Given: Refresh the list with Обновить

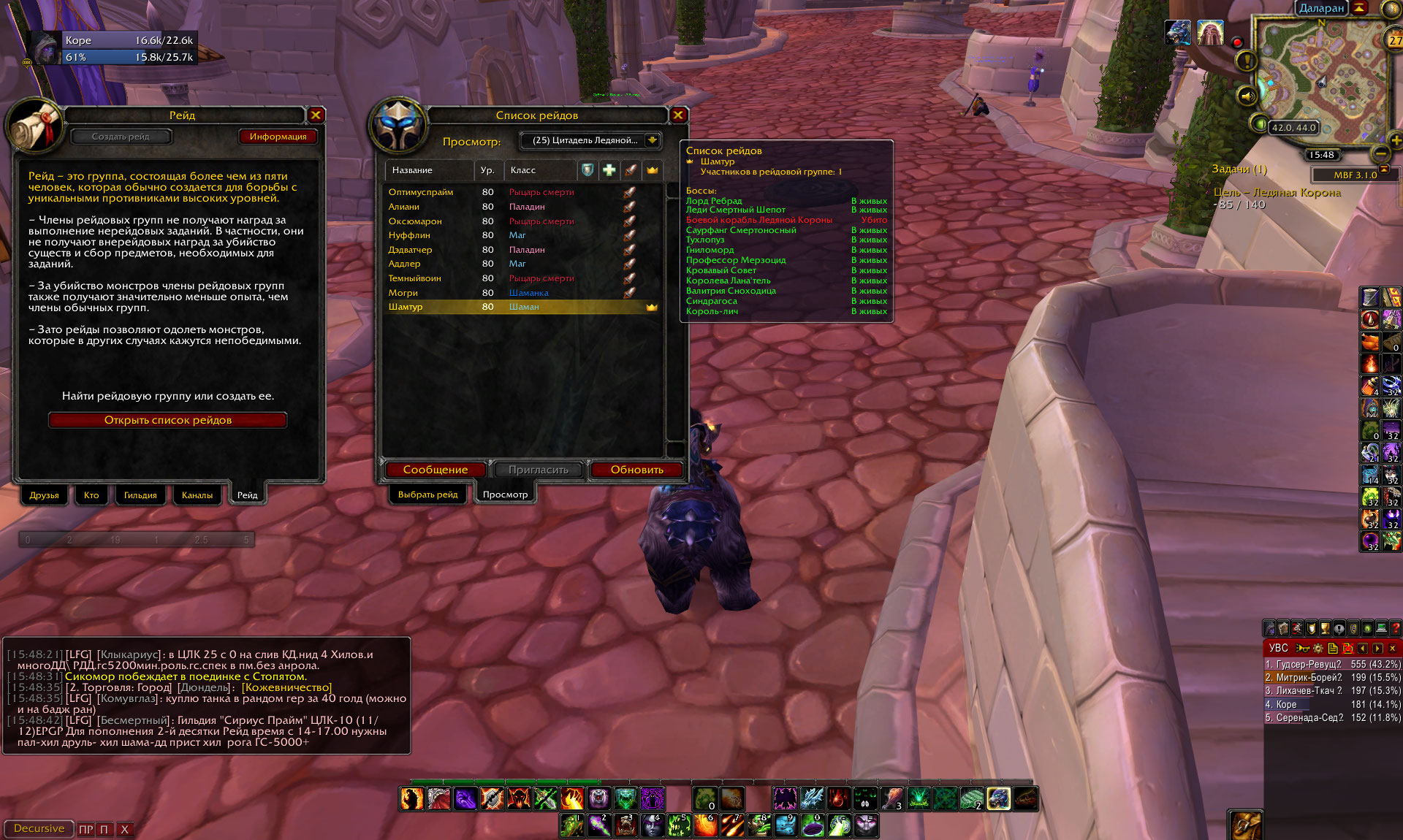Looking at the screenshot, I should (636, 470).
